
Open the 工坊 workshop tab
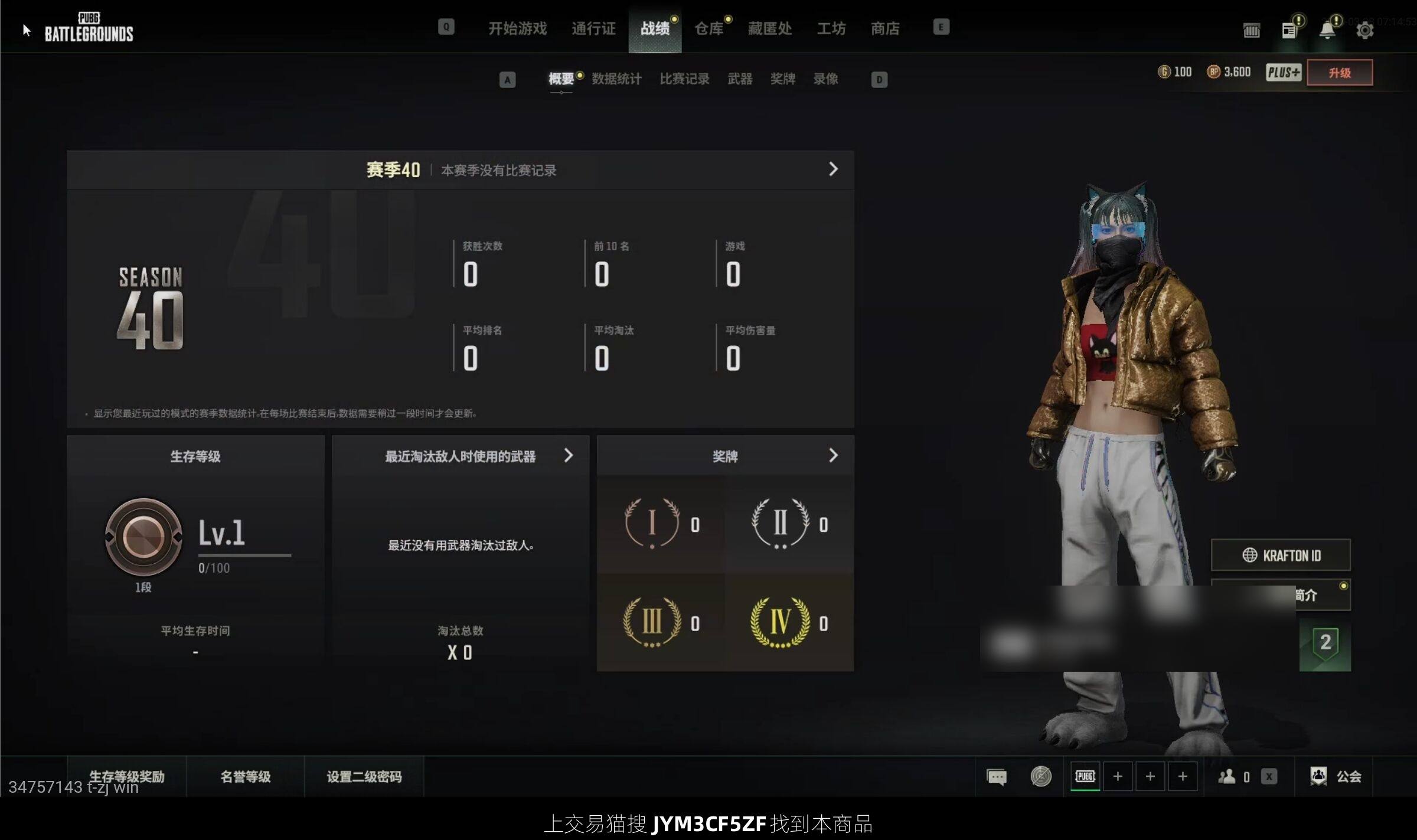point(831,28)
